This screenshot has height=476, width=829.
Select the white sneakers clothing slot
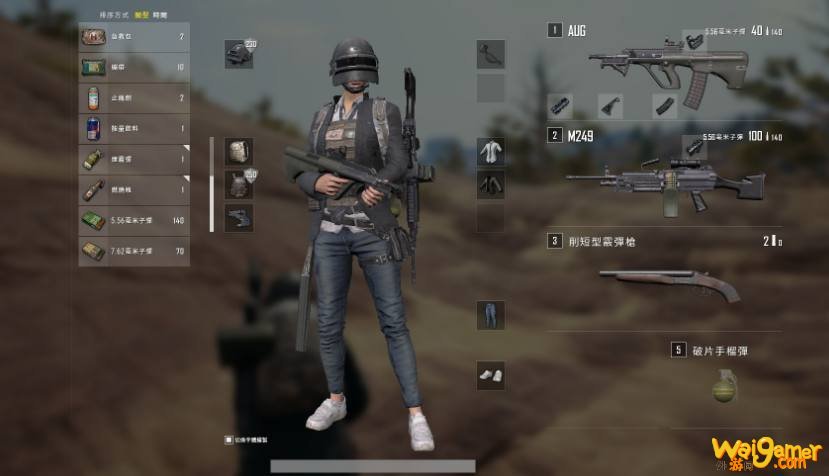(490, 375)
